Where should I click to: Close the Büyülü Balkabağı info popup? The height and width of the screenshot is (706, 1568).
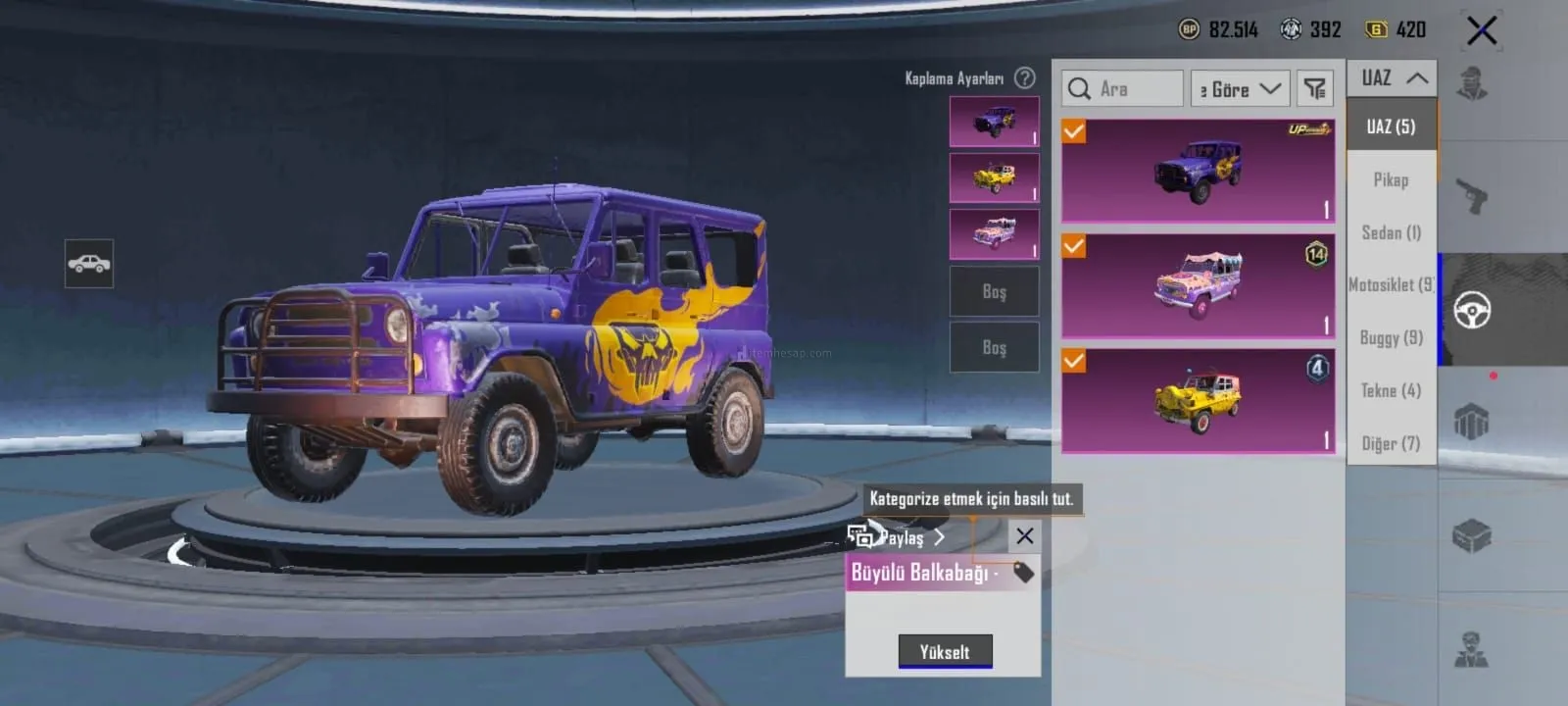(1025, 535)
